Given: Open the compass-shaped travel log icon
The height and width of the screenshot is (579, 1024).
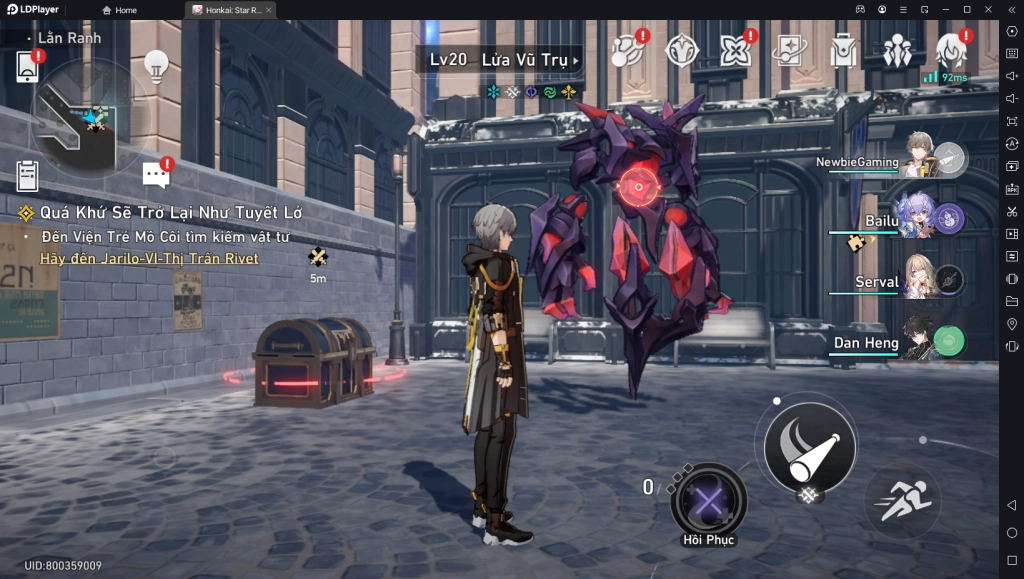Looking at the screenshot, I should (x=682, y=49).
